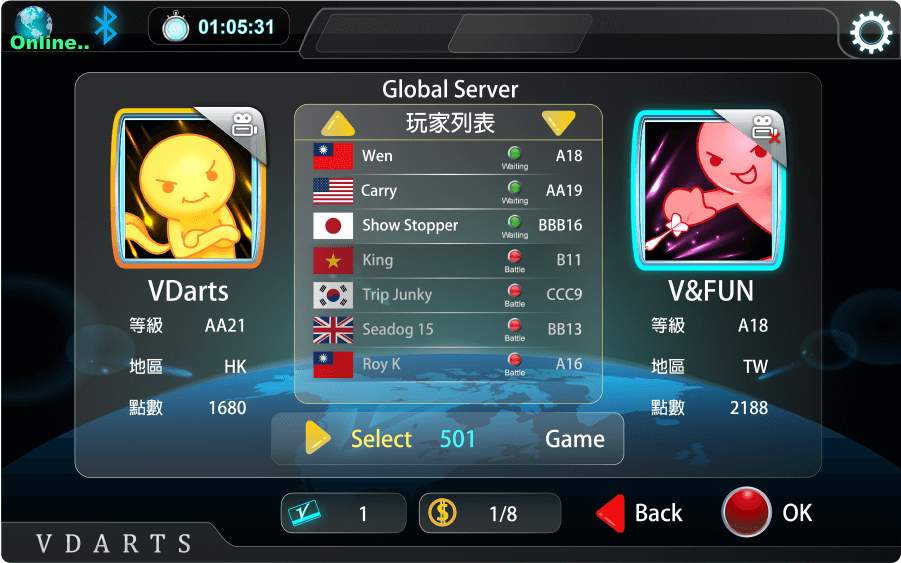Image resolution: width=901 pixels, height=563 pixels.
Task: Toggle the V&FUN avatar camera icon
Action: (763, 128)
